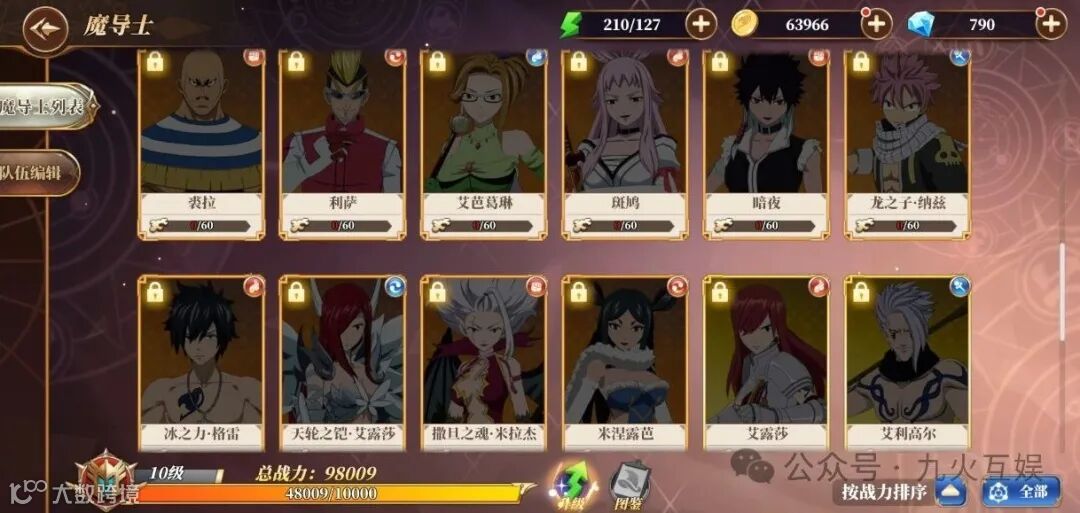This screenshot has width=1080, height=513.
Task: Go back using the arrow button
Action: 43,27
